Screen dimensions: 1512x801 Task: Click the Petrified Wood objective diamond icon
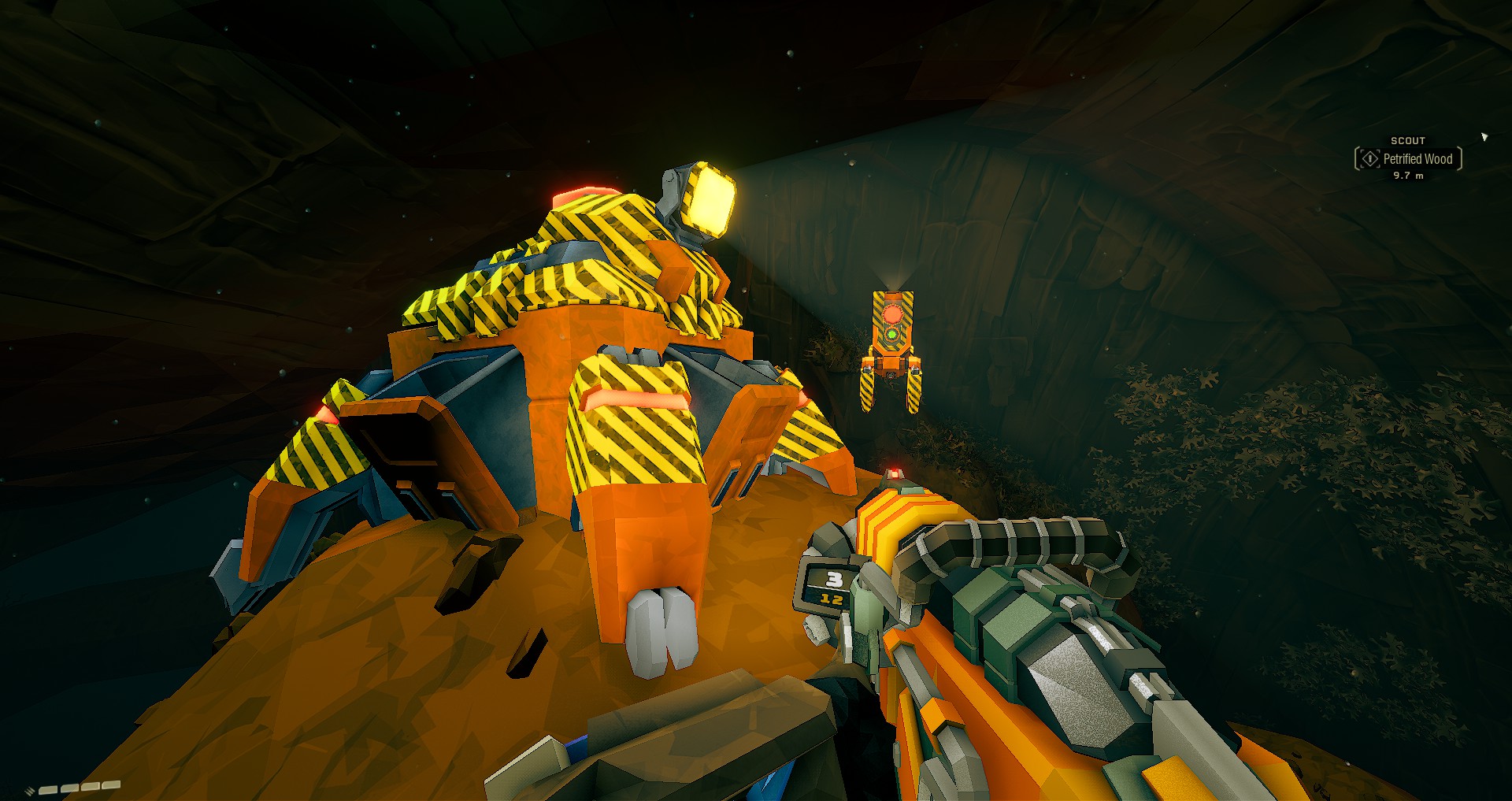pyautogui.click(x=1370, y=158)
